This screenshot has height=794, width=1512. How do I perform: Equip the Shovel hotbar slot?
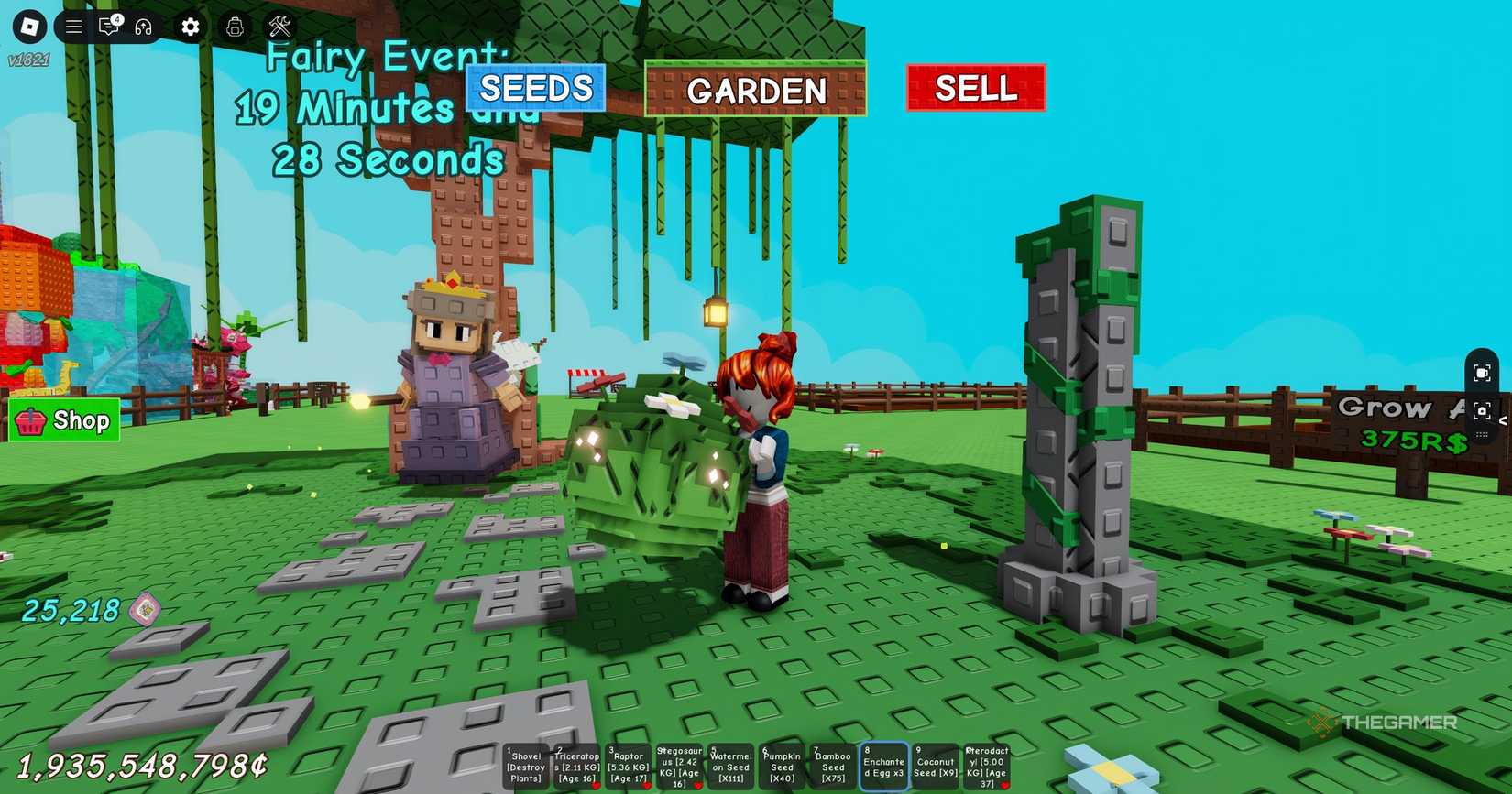click(x=526, y=767)
